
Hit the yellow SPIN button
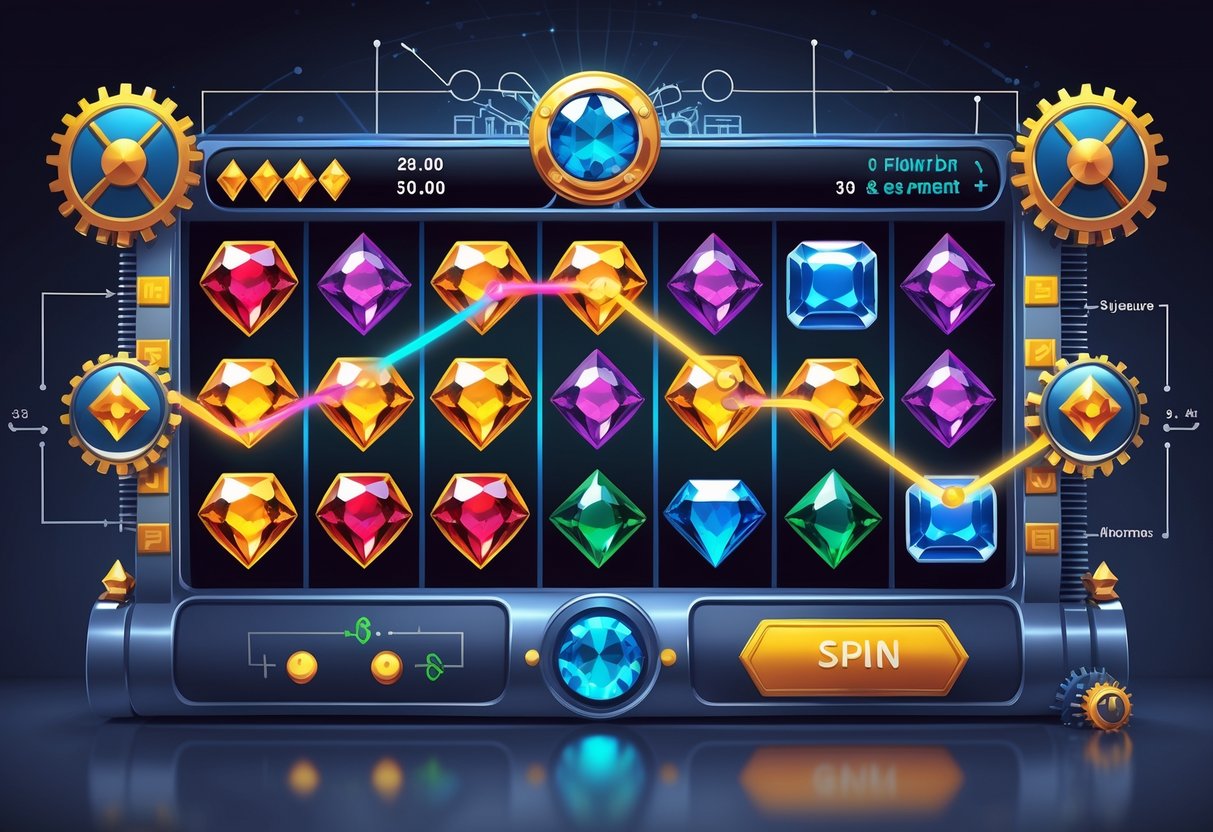point(853,655)
